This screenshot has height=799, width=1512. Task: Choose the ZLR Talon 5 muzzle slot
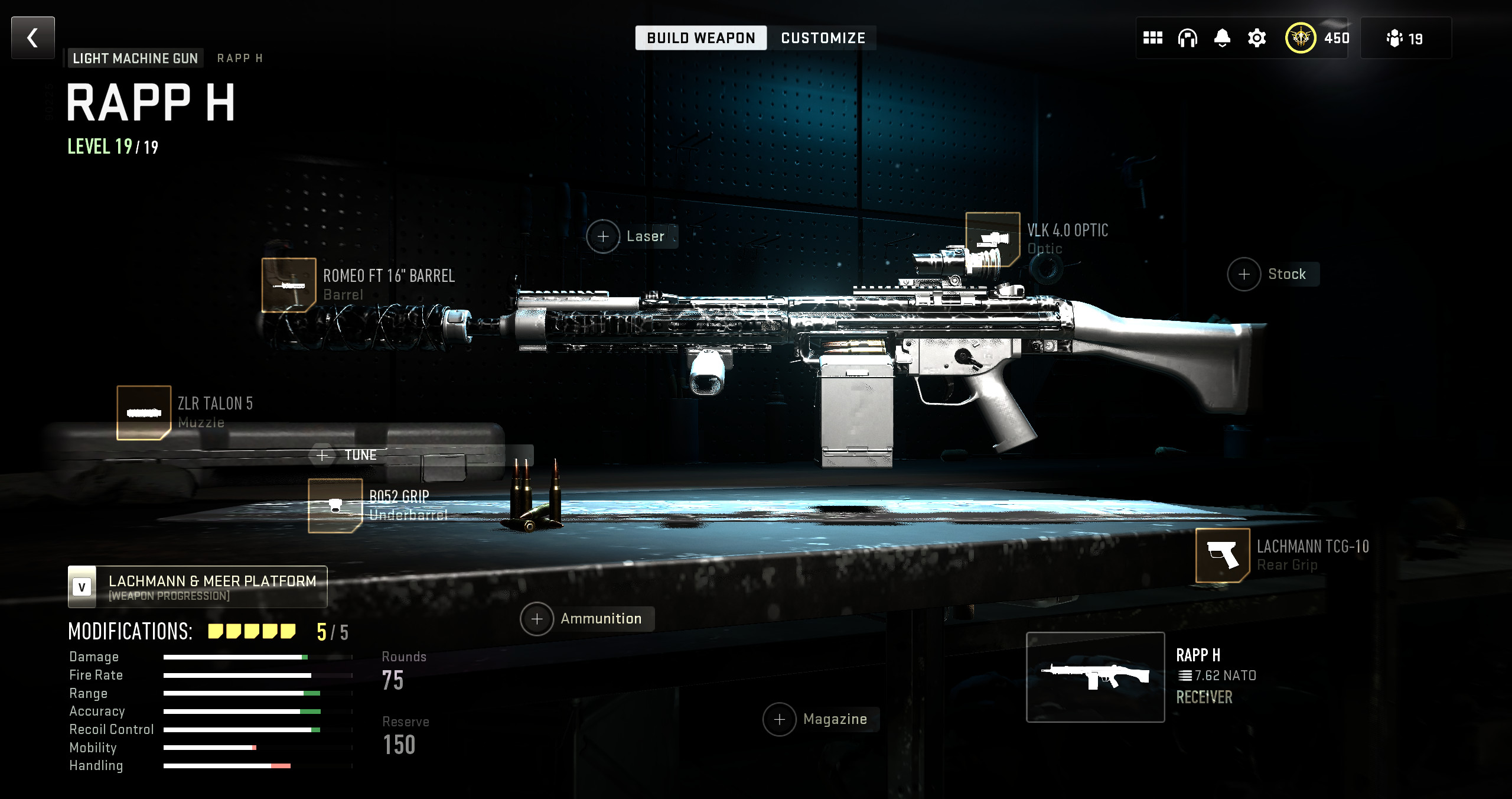144,413
